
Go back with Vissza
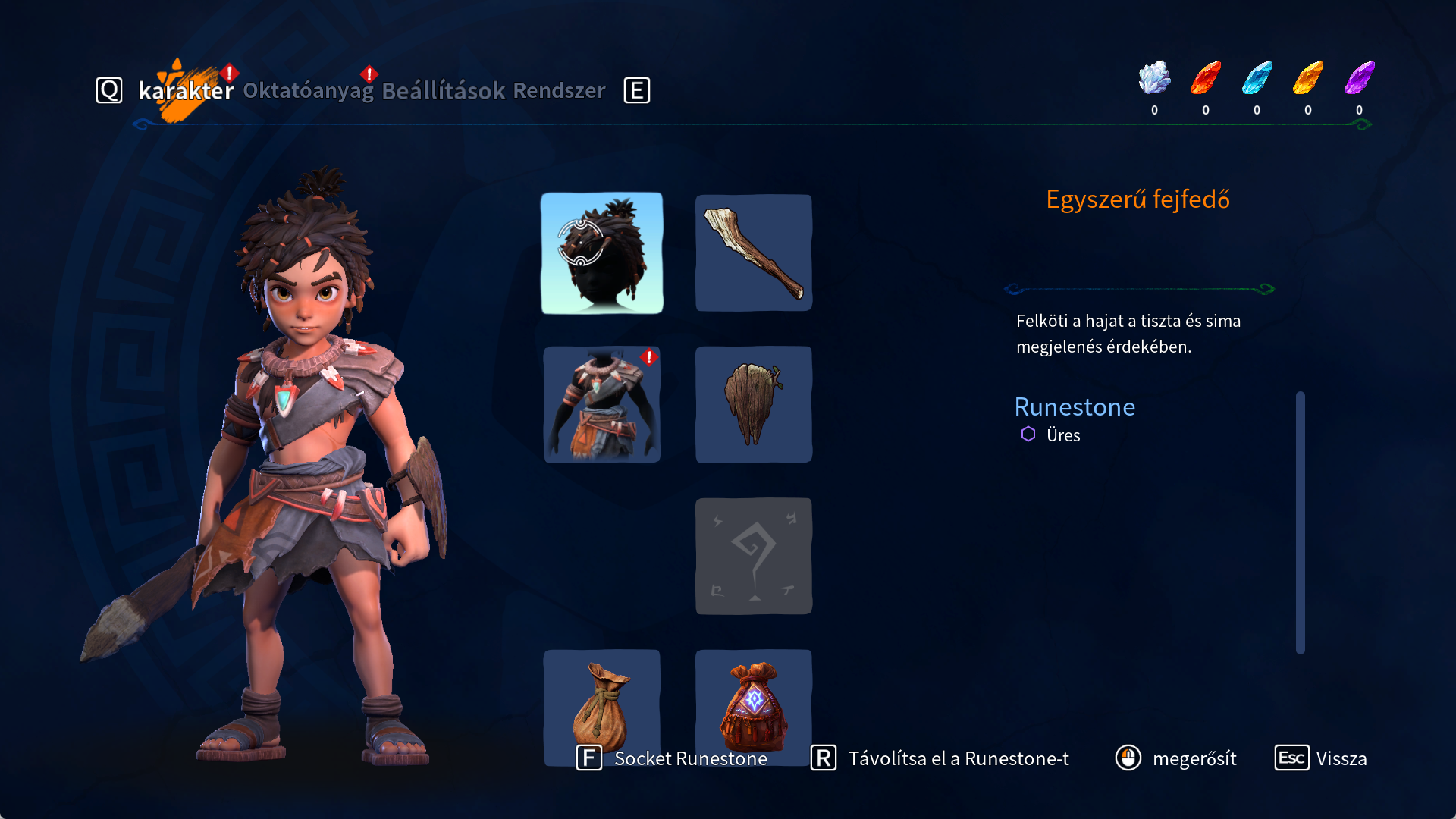pos(1321,758)
